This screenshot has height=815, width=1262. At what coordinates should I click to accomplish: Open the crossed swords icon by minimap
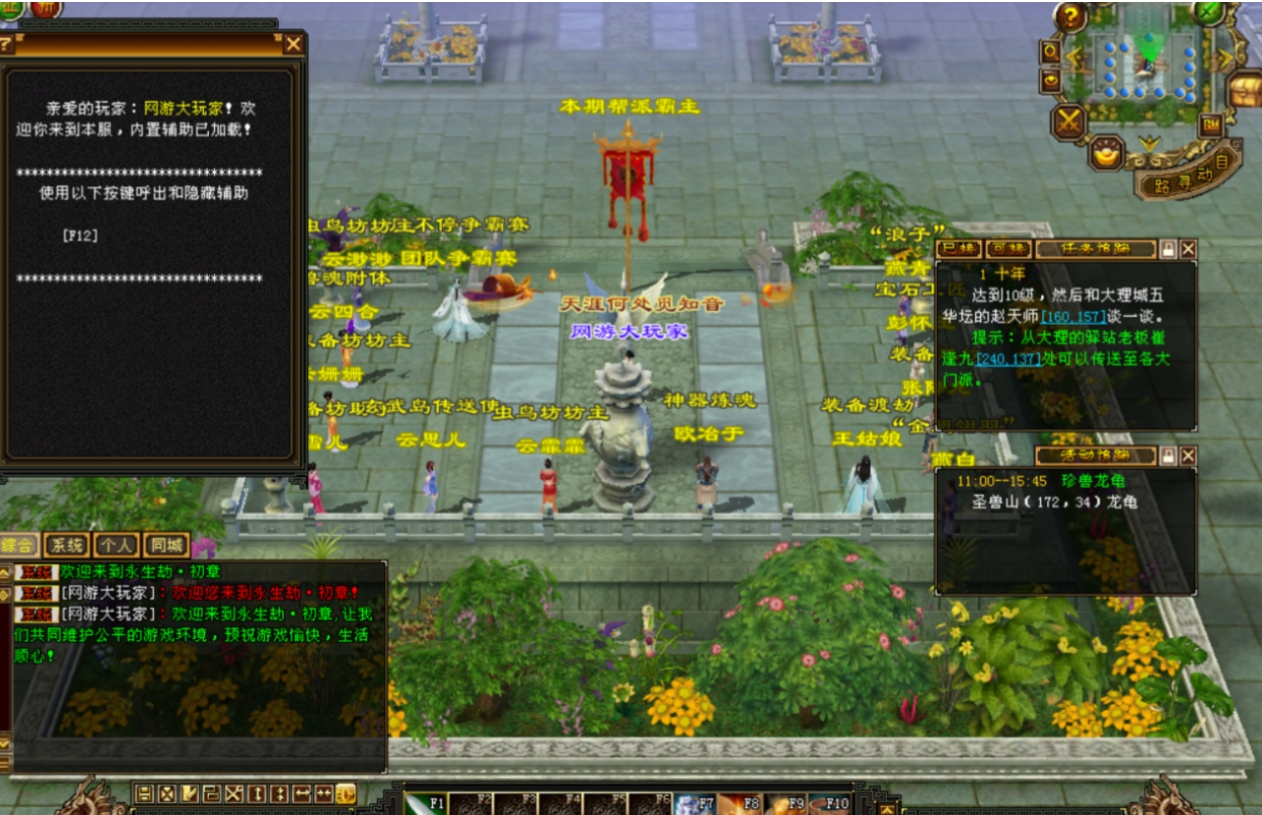[1069, 122]
